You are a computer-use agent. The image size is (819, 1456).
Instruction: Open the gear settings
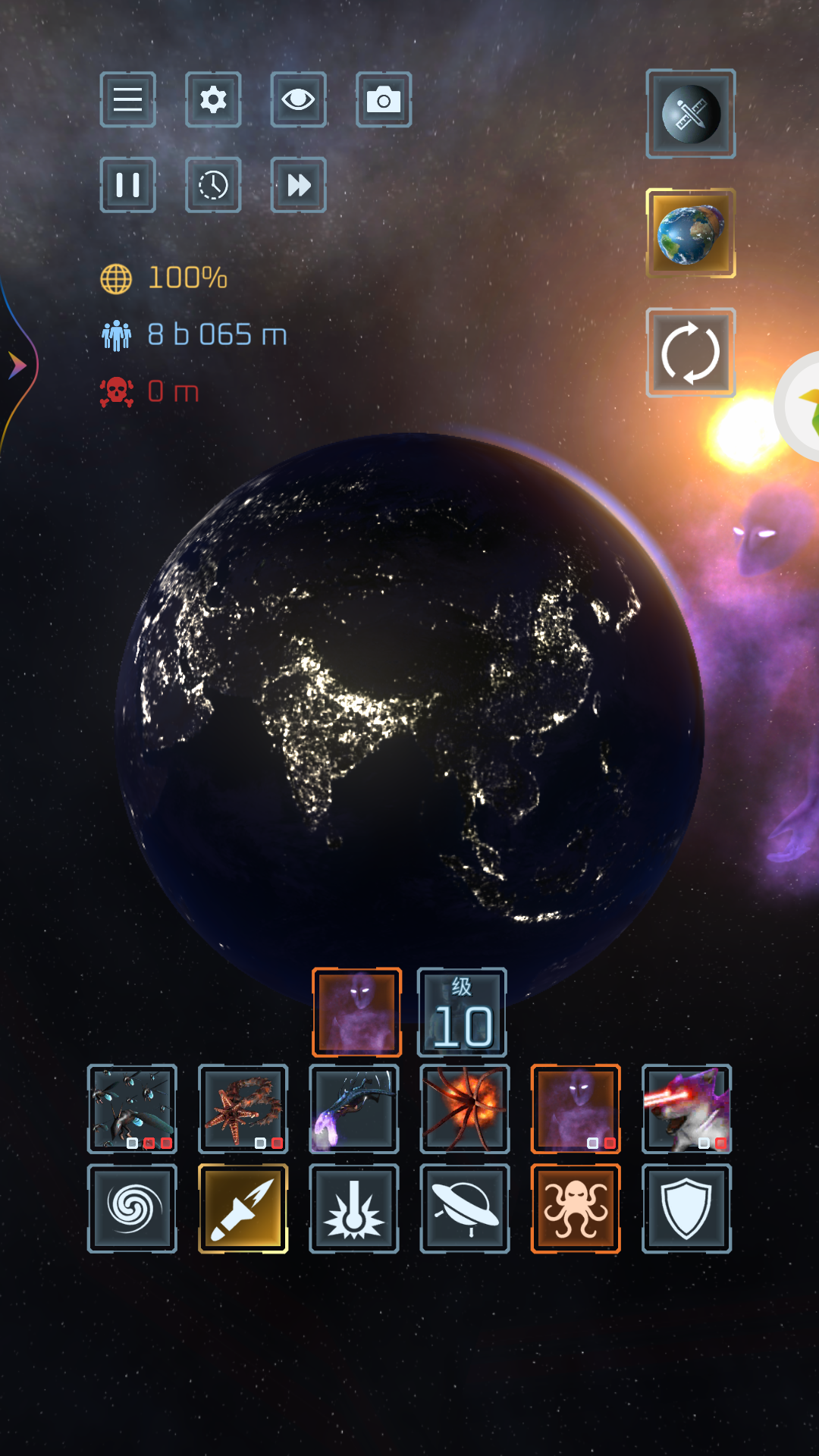213,99
